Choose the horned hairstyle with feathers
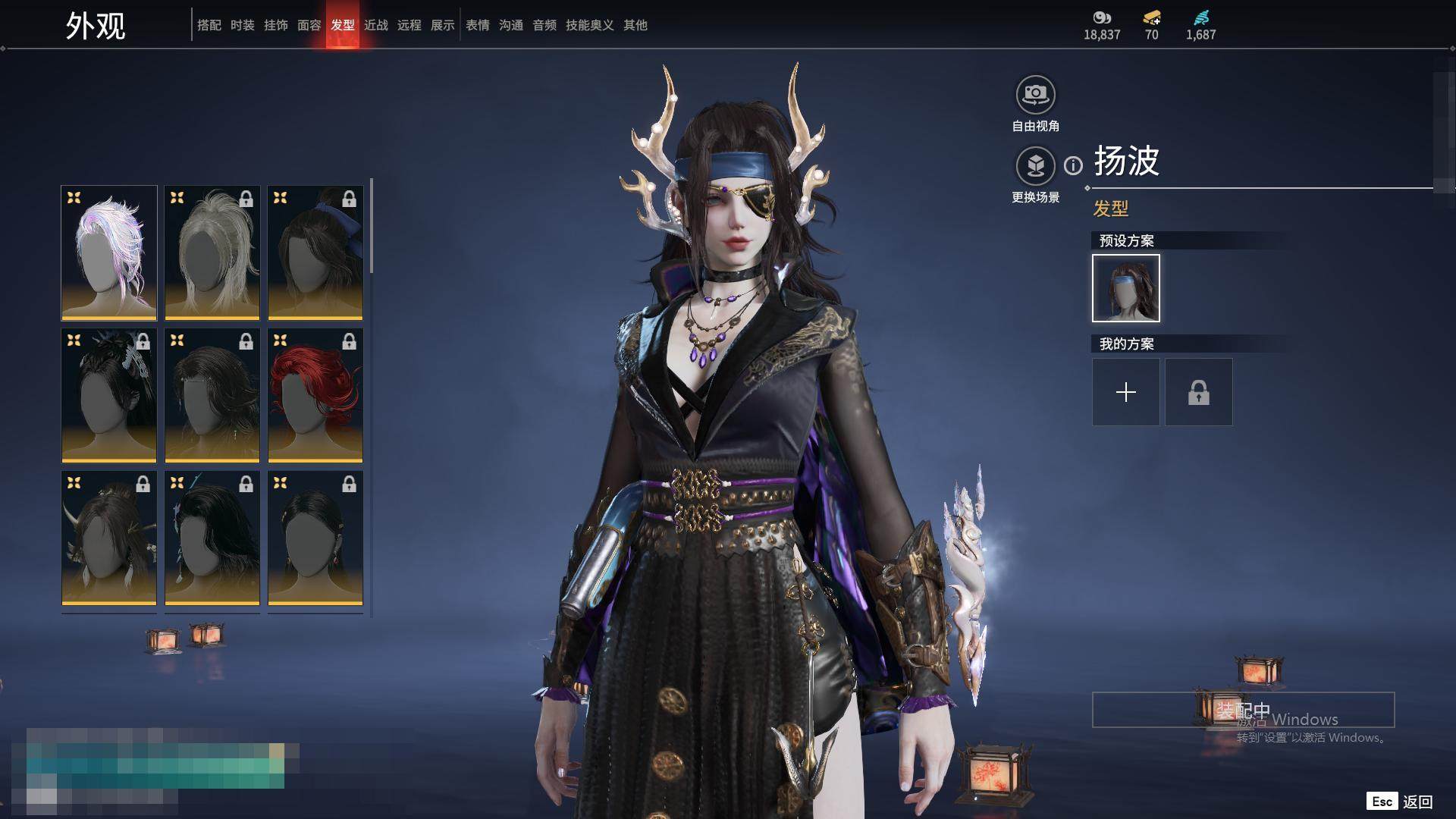This screenshot has height=819, width=1456. 109,538
